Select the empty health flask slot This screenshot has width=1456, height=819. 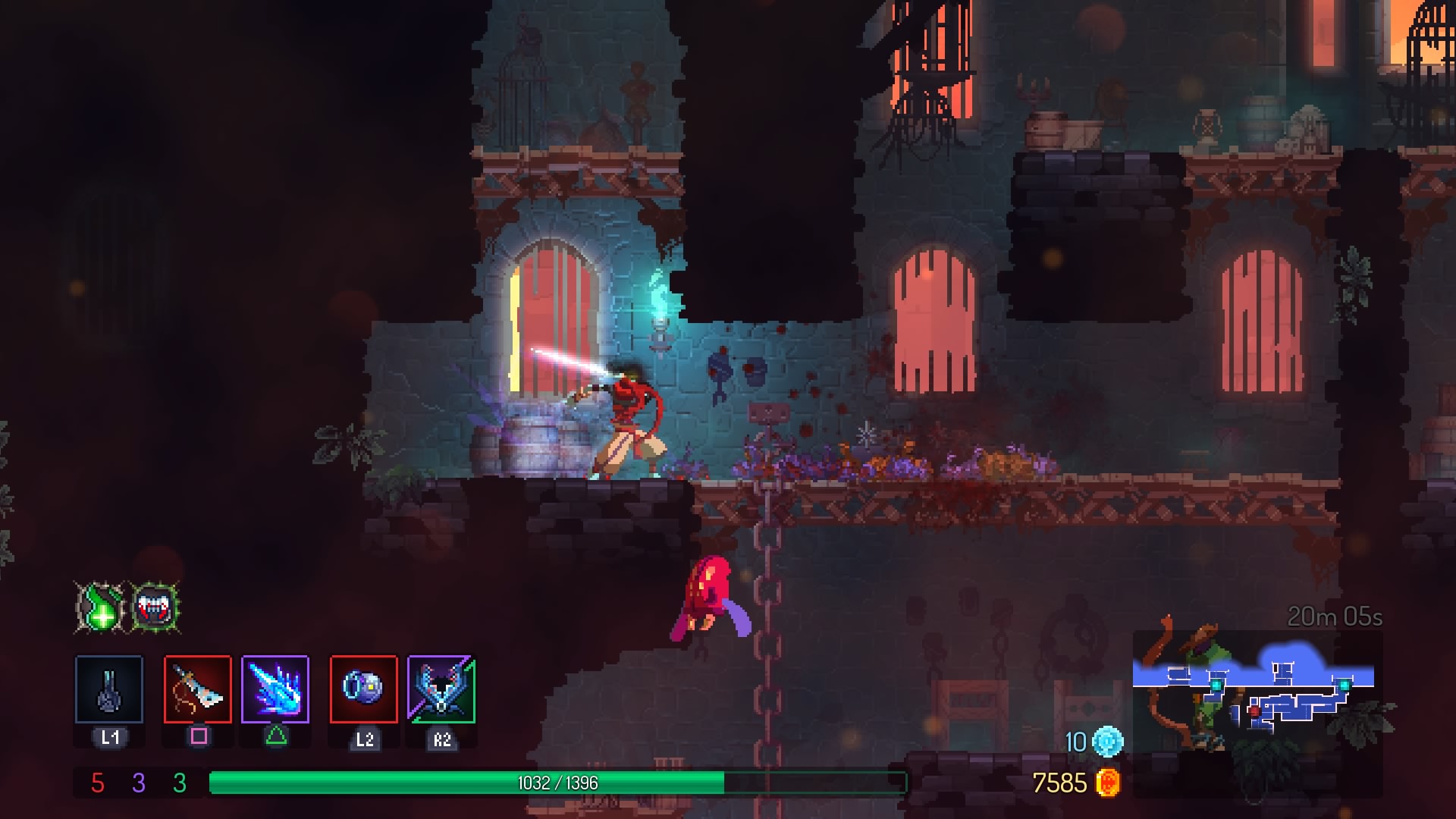[x=109, y=689]
